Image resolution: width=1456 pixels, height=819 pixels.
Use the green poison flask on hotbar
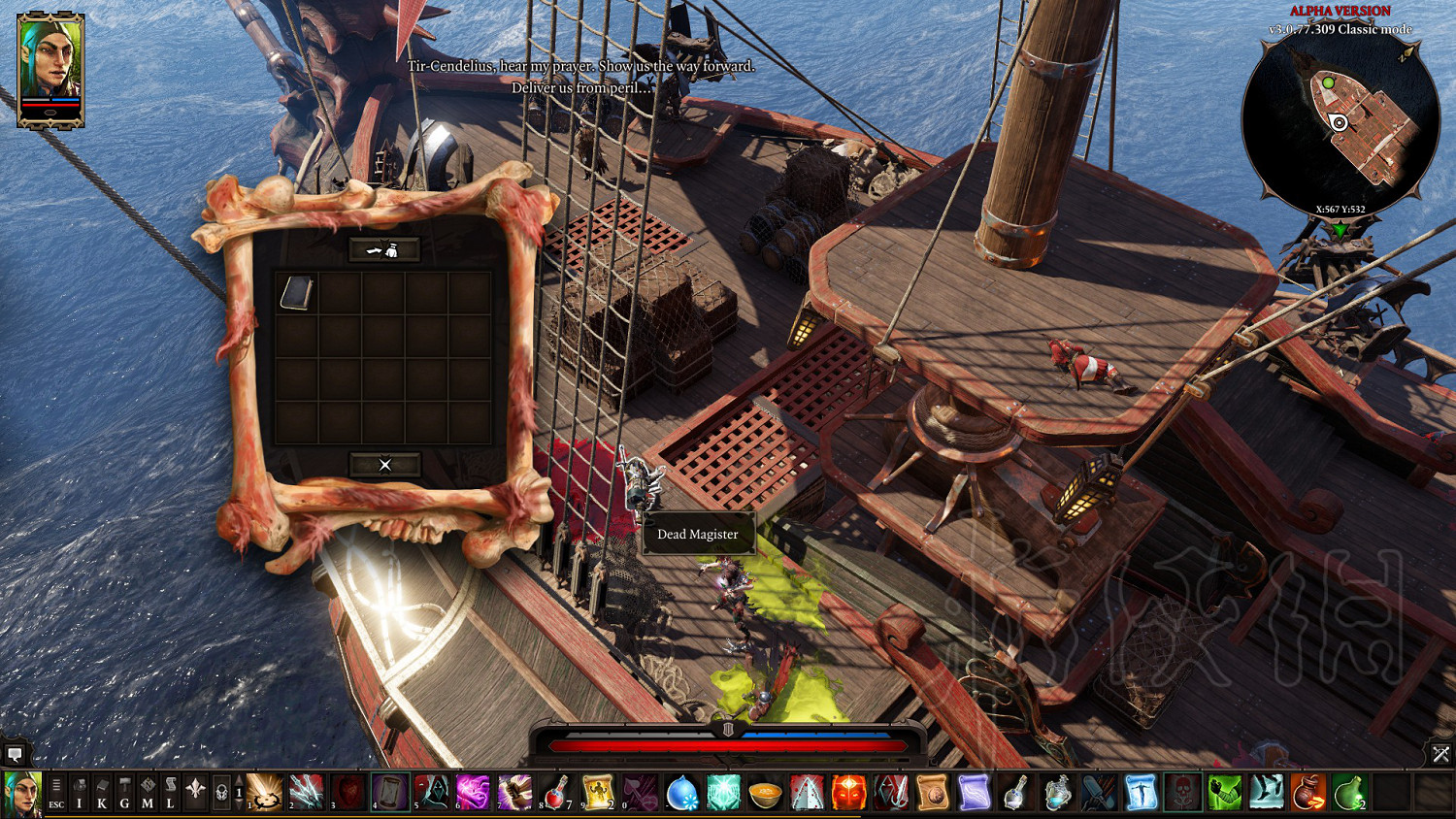(1349, 792)
